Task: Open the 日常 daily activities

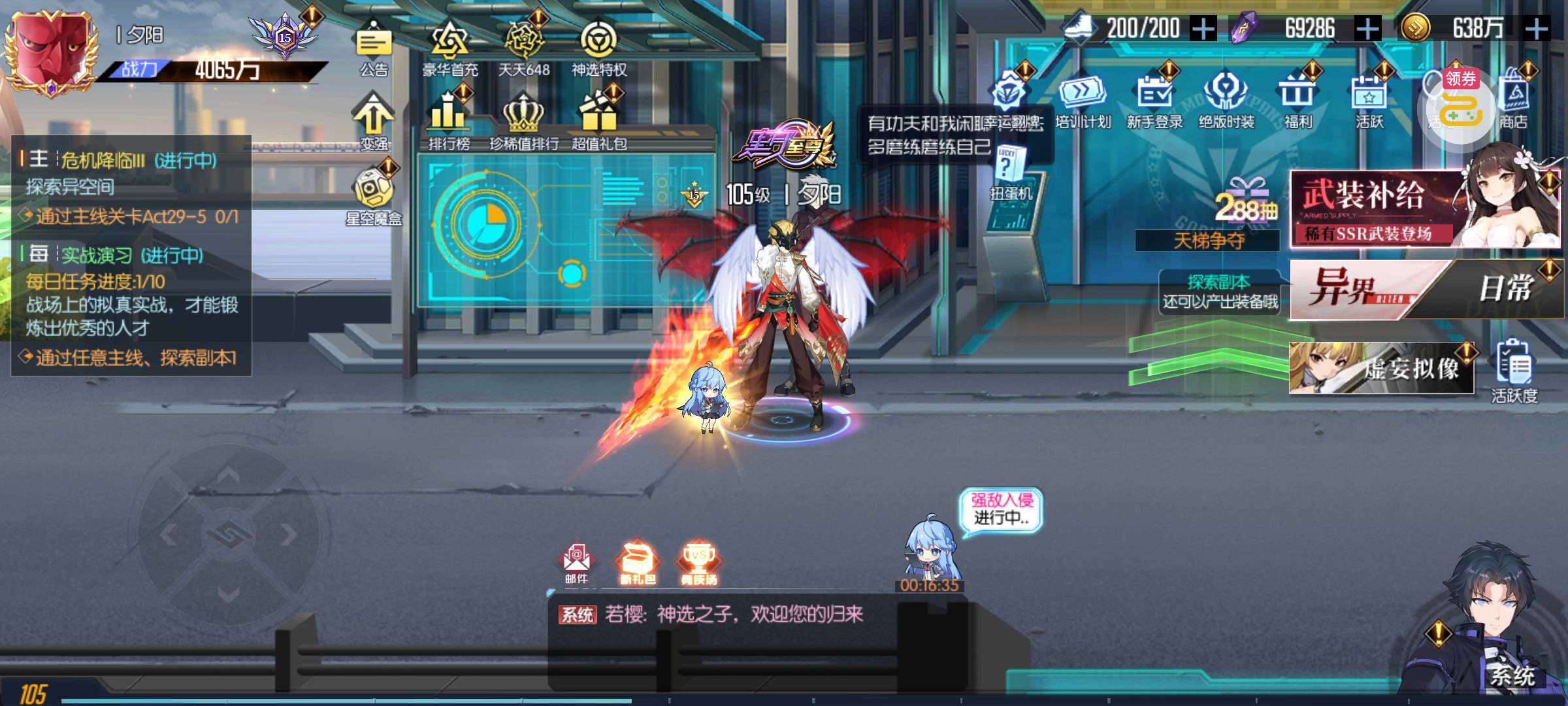Action: click(1503, 289)
